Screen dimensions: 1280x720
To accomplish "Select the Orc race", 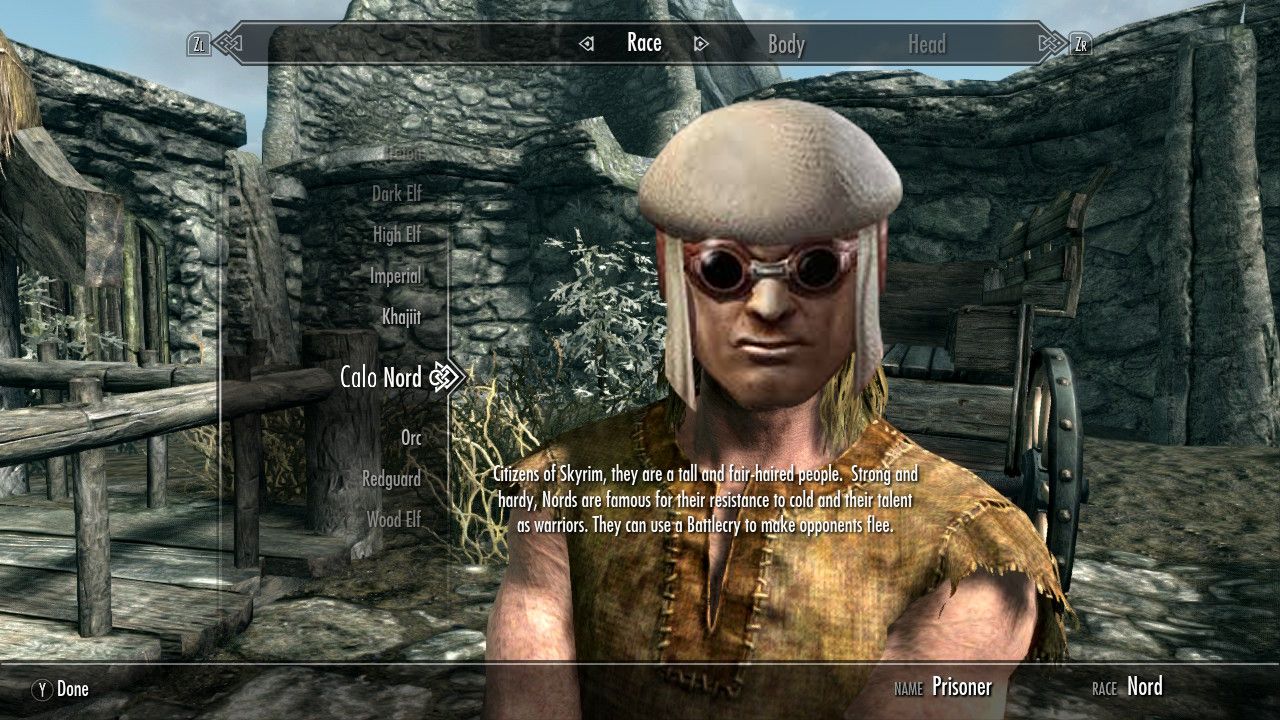I will click(414, 438).
